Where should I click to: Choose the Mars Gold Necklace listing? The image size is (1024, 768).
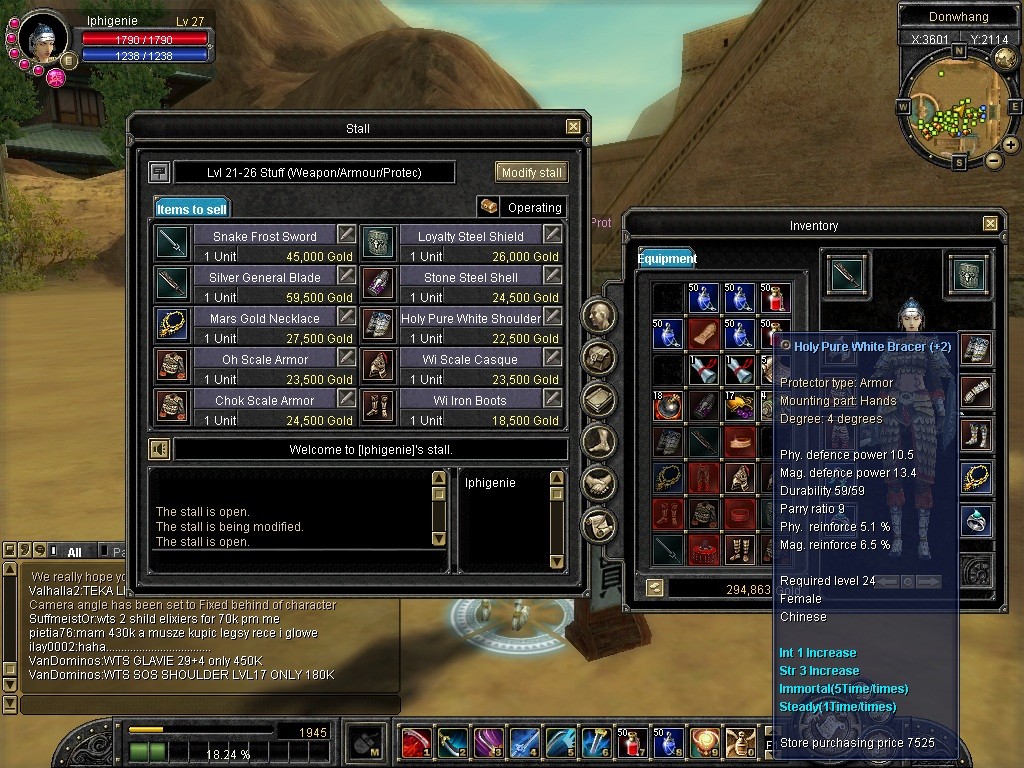point(264,318)
